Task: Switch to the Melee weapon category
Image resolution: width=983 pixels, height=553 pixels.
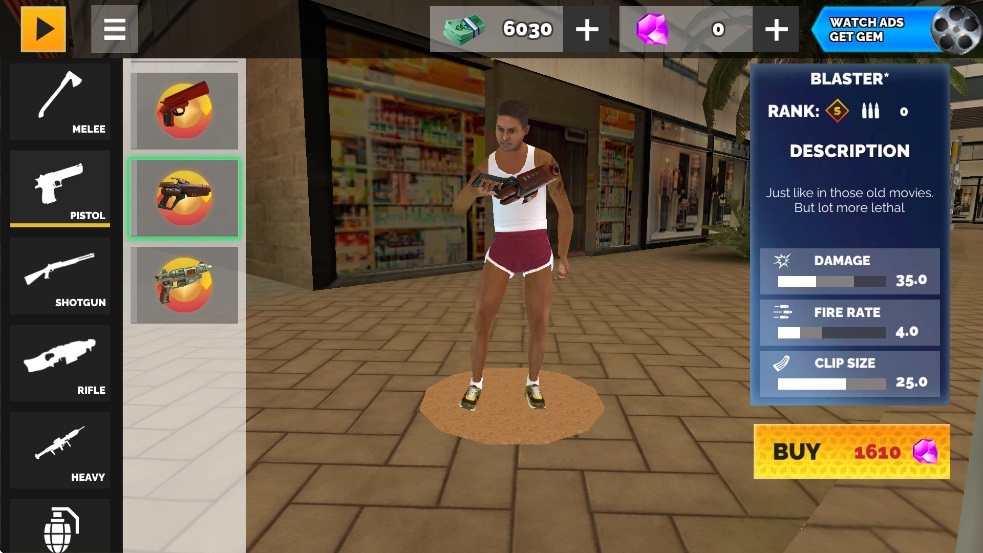Action: pyautogui.click(x=60, y=102)
